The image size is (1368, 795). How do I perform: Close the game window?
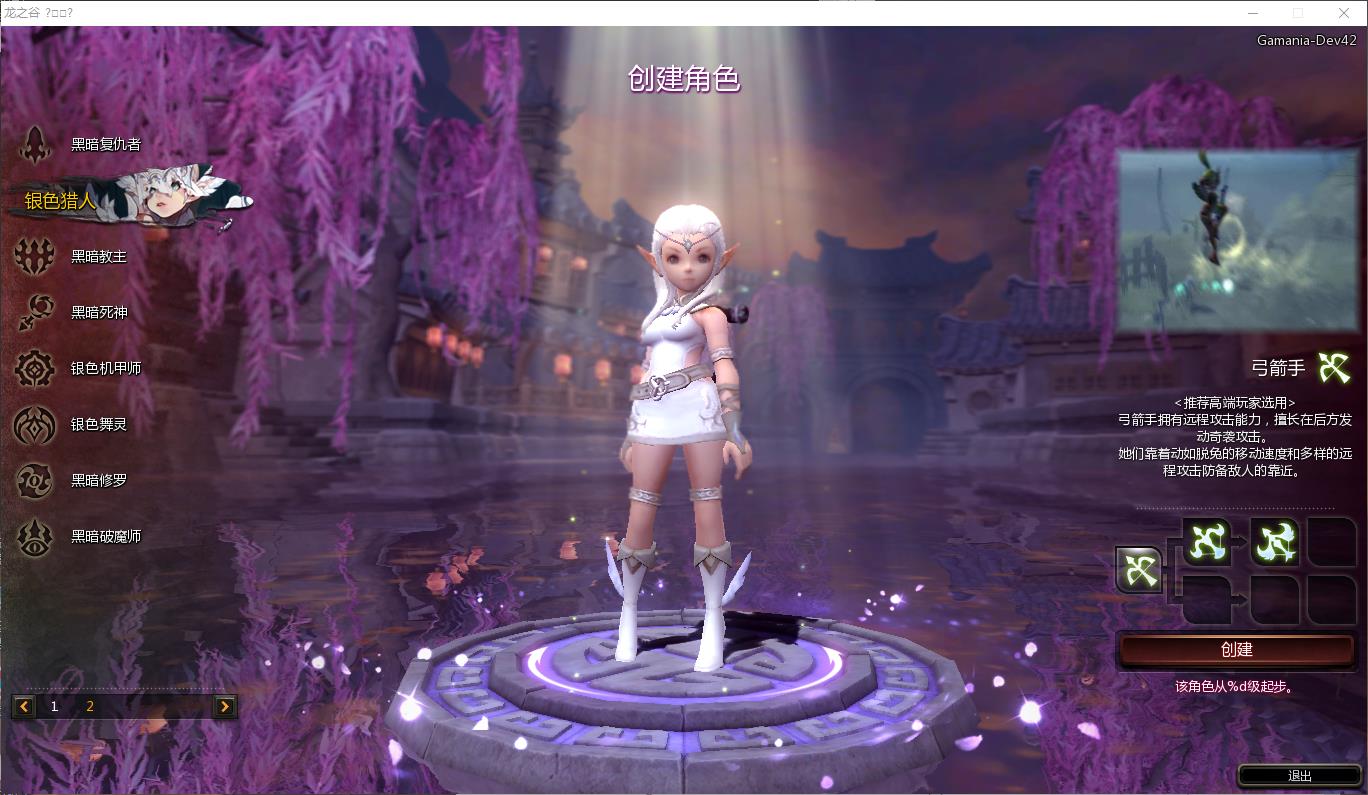tap(1344, 13)
